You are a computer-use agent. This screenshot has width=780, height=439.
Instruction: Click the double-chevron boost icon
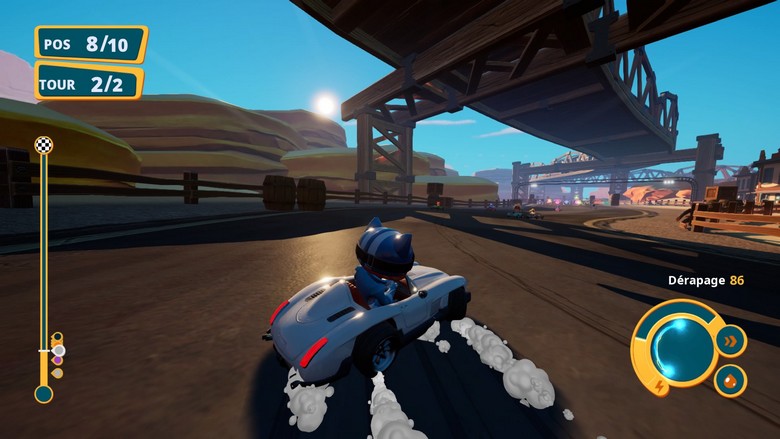[731, 339]
